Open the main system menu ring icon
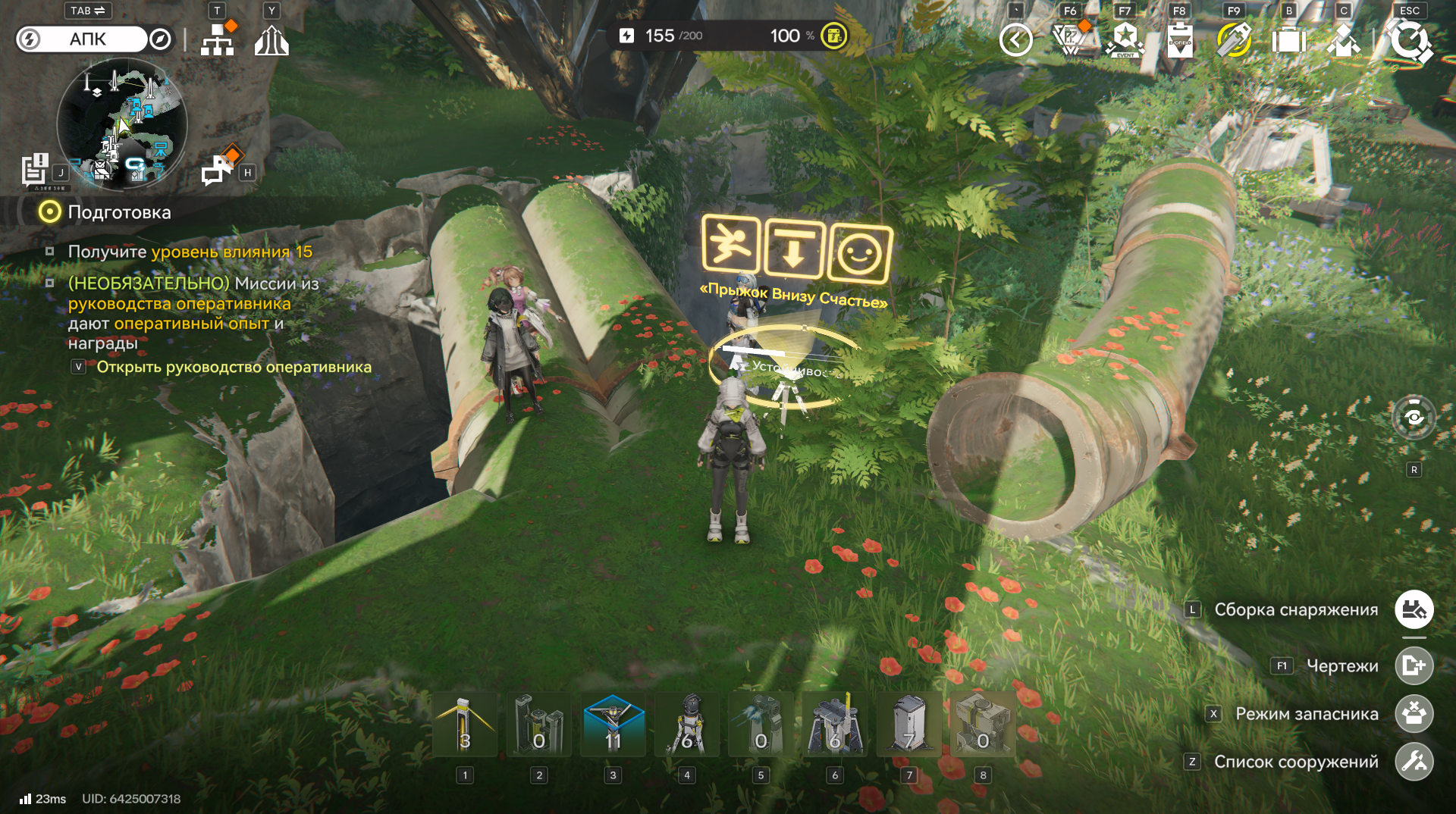 (x=1410, y=40)
